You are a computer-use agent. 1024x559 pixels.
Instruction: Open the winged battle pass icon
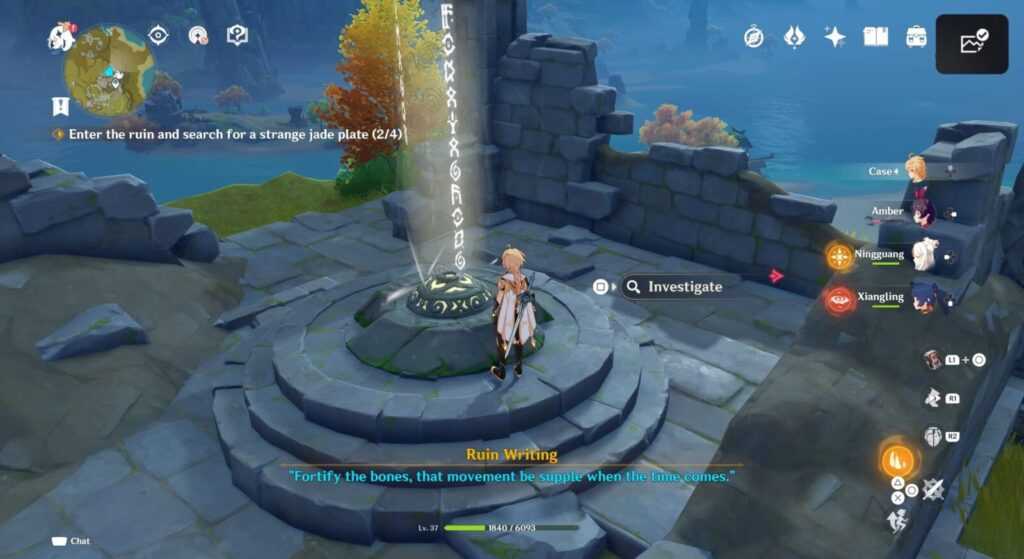794,37
